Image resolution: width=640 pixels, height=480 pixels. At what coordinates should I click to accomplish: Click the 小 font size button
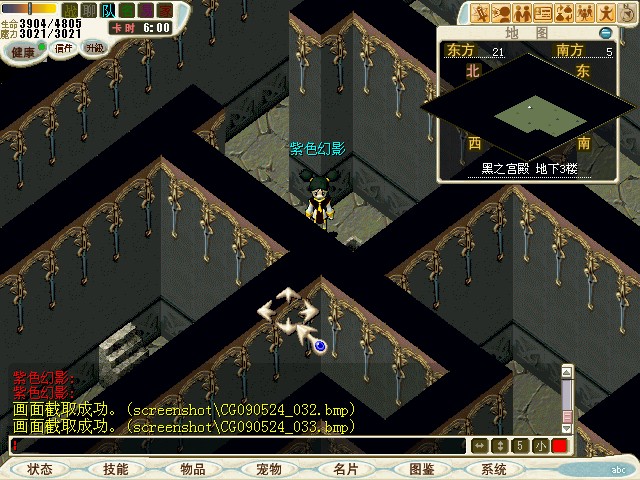click(x=540, y=445)
